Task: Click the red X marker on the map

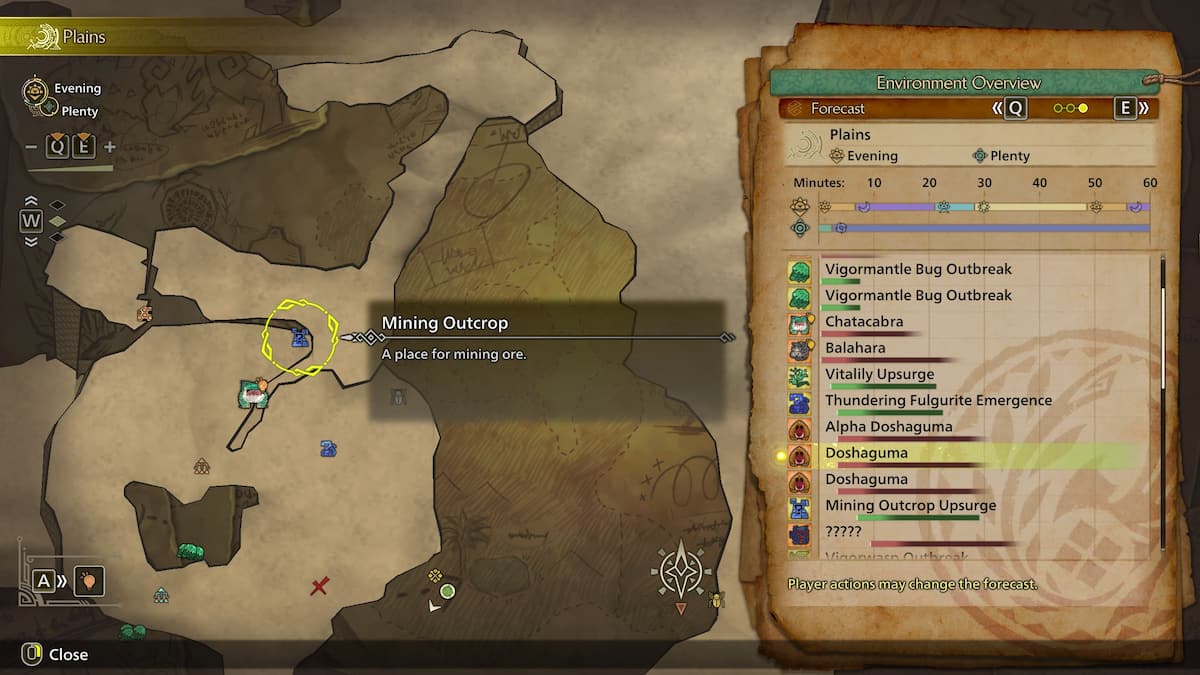Action: (x=319, y=586)
